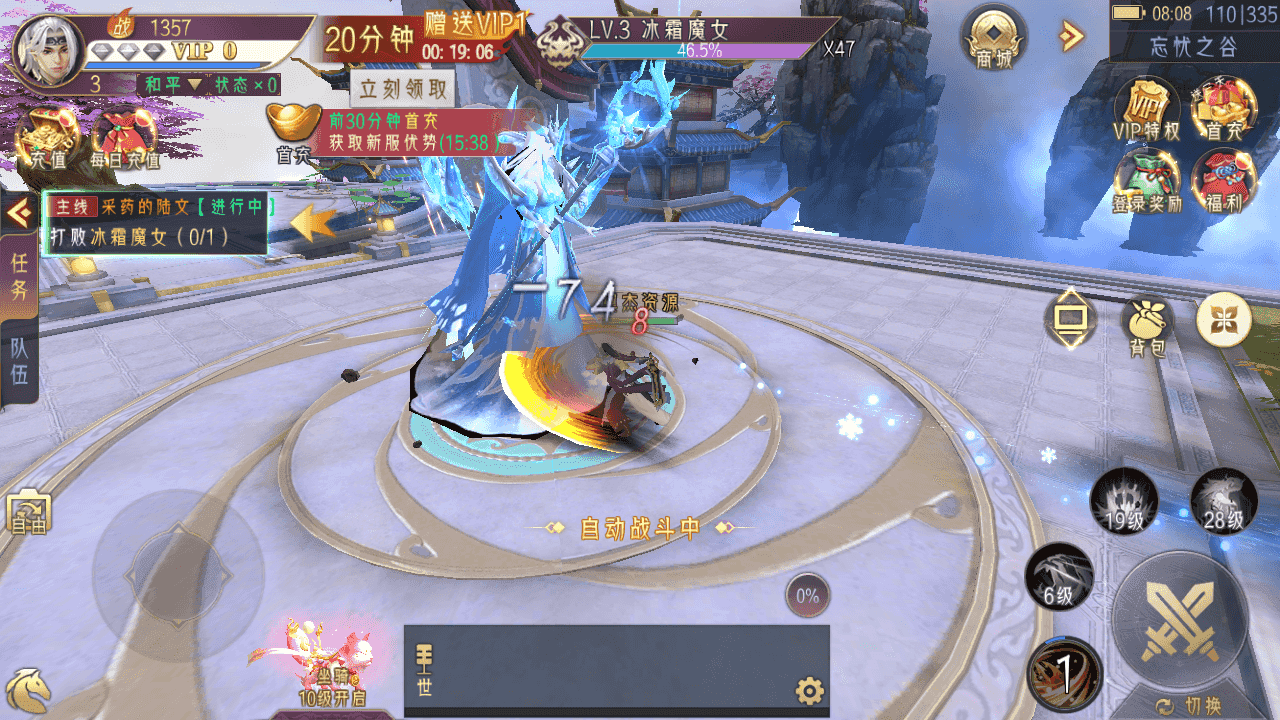This screenshot has height=720, width=1280.
Task: Select the skill locked until 19级
Action: click(1123, 500)
